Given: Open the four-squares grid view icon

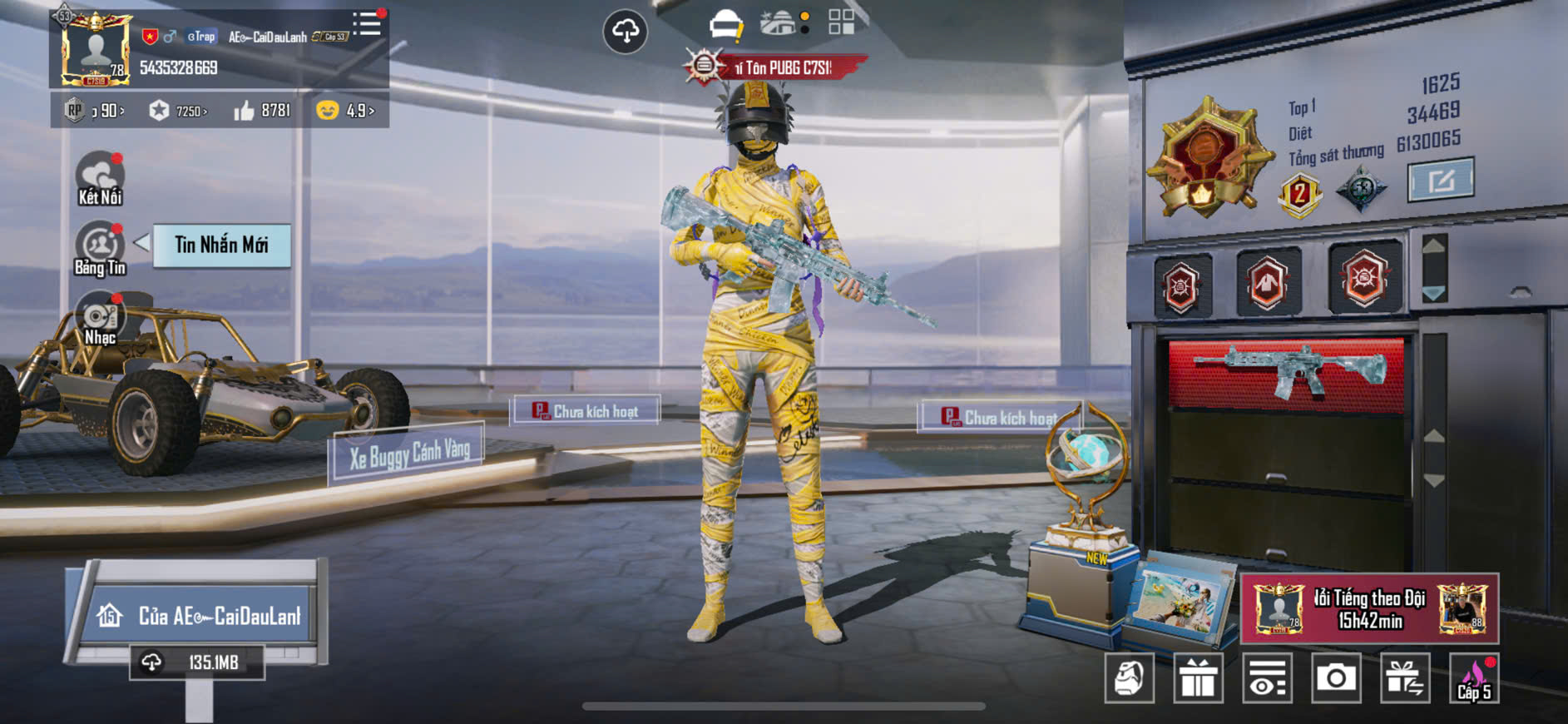Looking at the screenshot, I should point(841,22).
